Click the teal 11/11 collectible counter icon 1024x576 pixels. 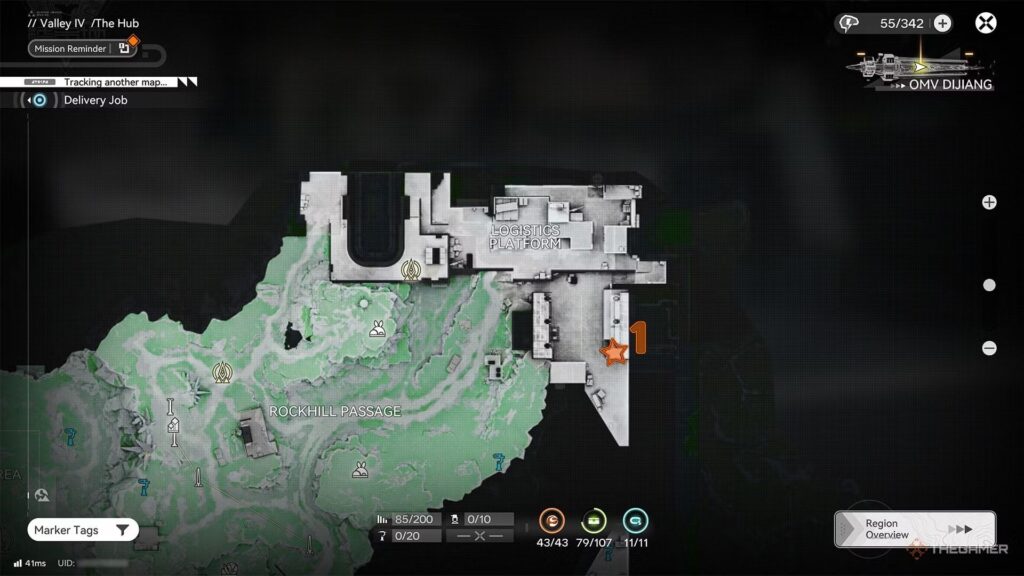(x=635, y=520)
